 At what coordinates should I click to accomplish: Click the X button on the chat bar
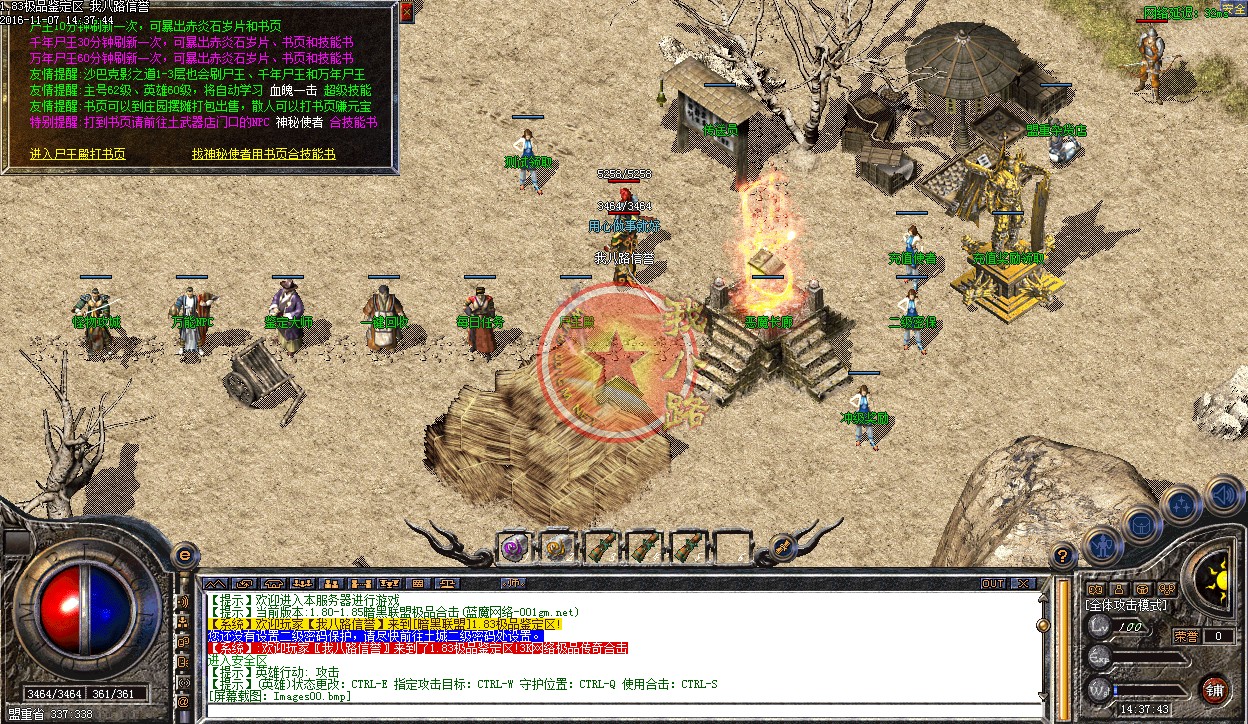(x=1022, y=583)
